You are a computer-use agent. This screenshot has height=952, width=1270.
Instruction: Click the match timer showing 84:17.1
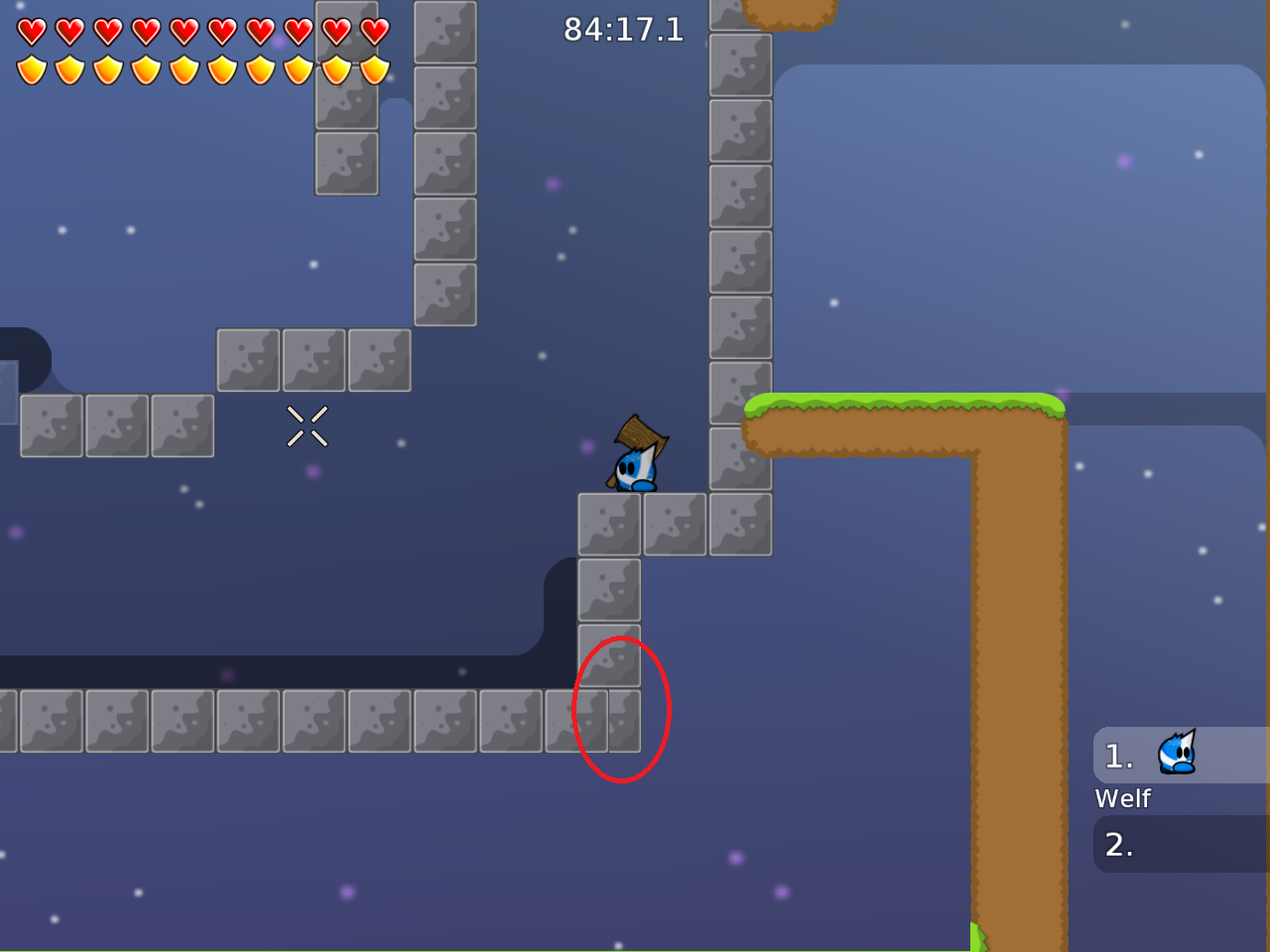tap(623, 29)
